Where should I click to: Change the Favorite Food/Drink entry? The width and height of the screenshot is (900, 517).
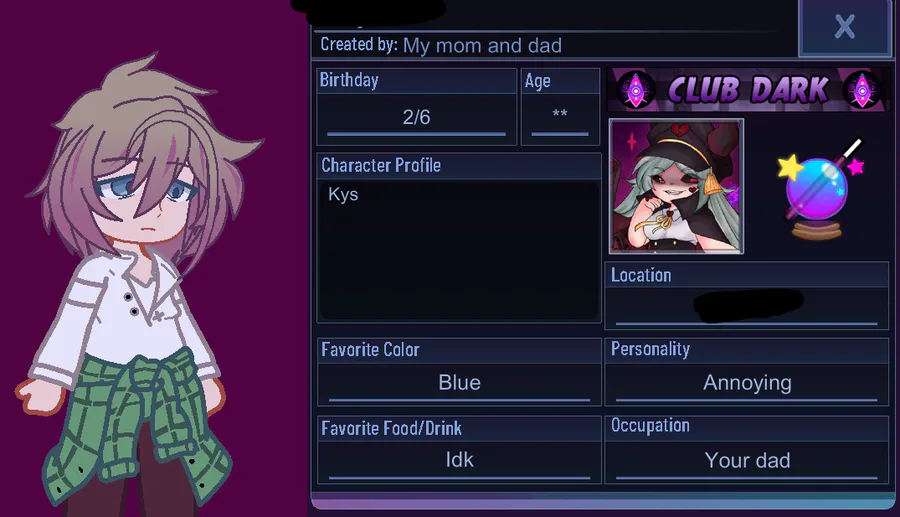pyautogui.click(x=459, y=461)
